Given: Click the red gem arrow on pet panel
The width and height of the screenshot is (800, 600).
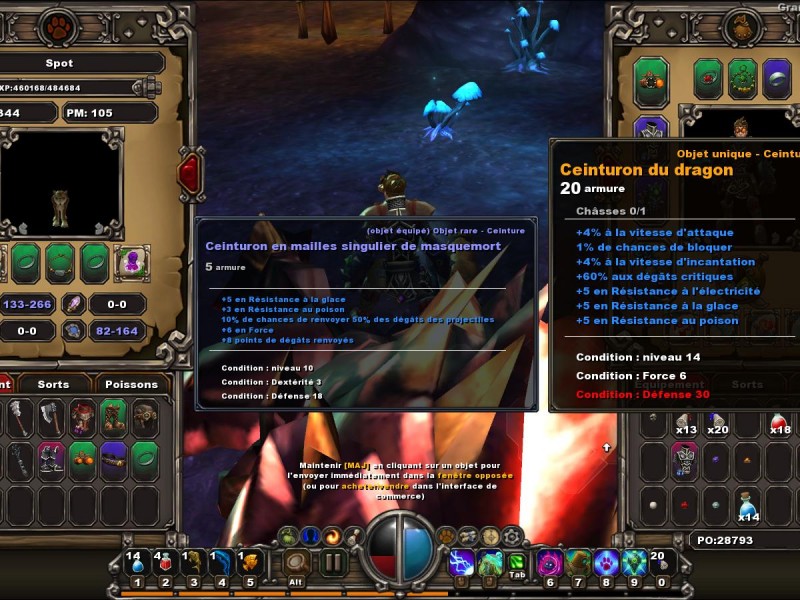Looking at the screenshot, I should (190, 173).
